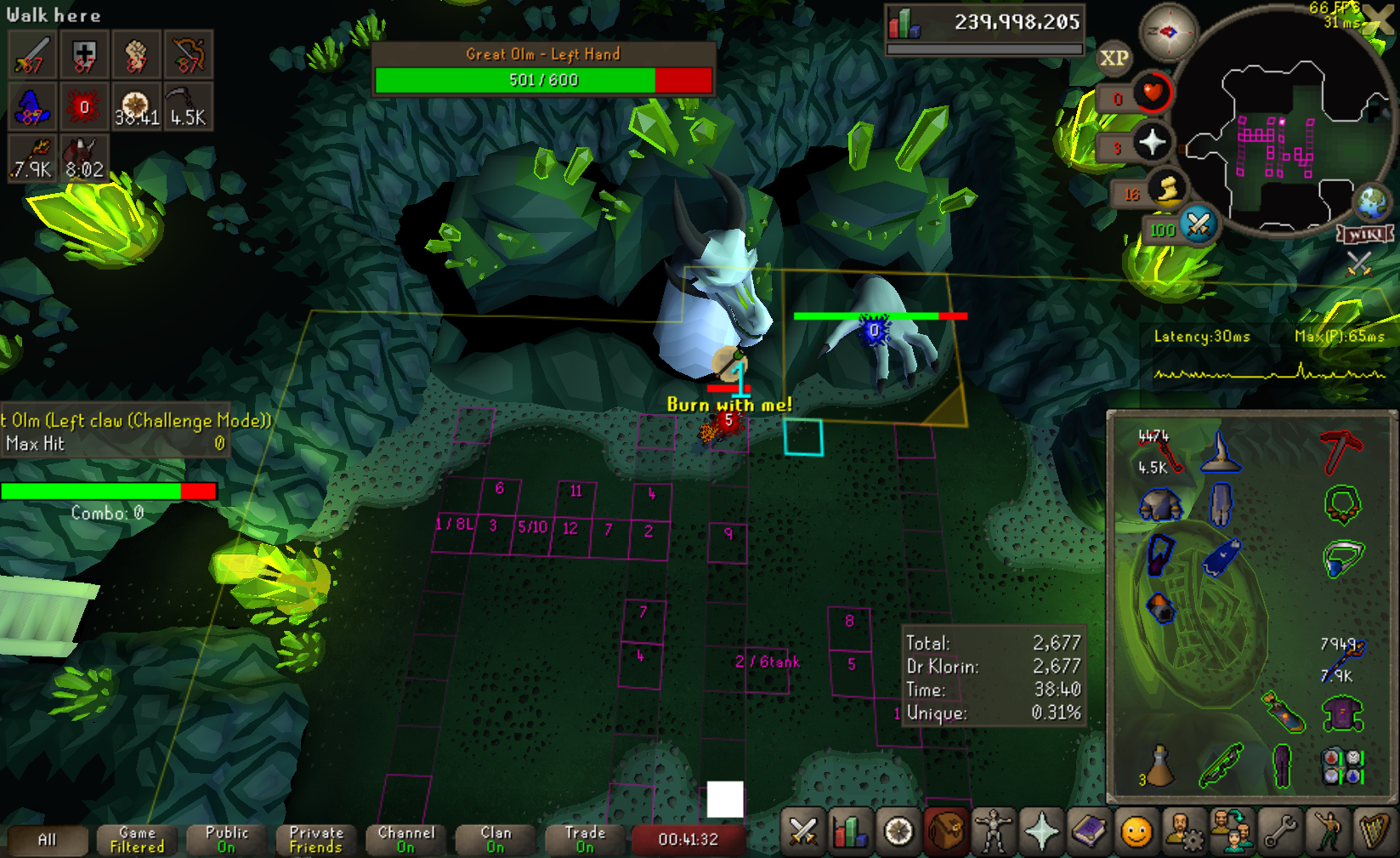
Task: Activate the special attack orb
Action: [1199, 224]
